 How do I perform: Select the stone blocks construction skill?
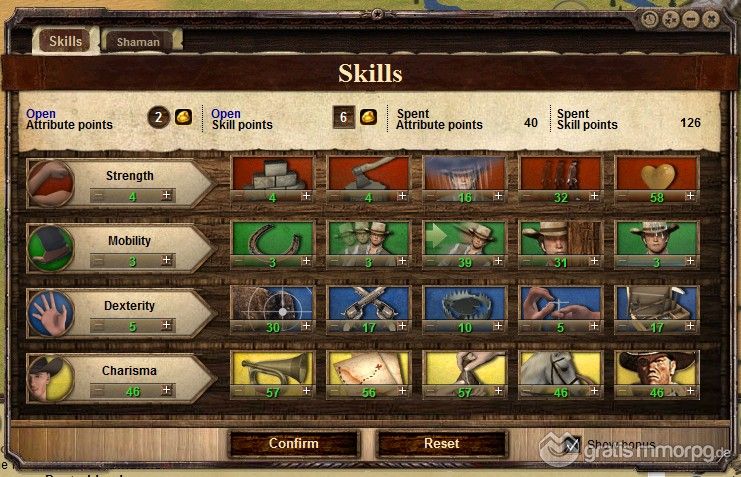(x=272, y=173)
